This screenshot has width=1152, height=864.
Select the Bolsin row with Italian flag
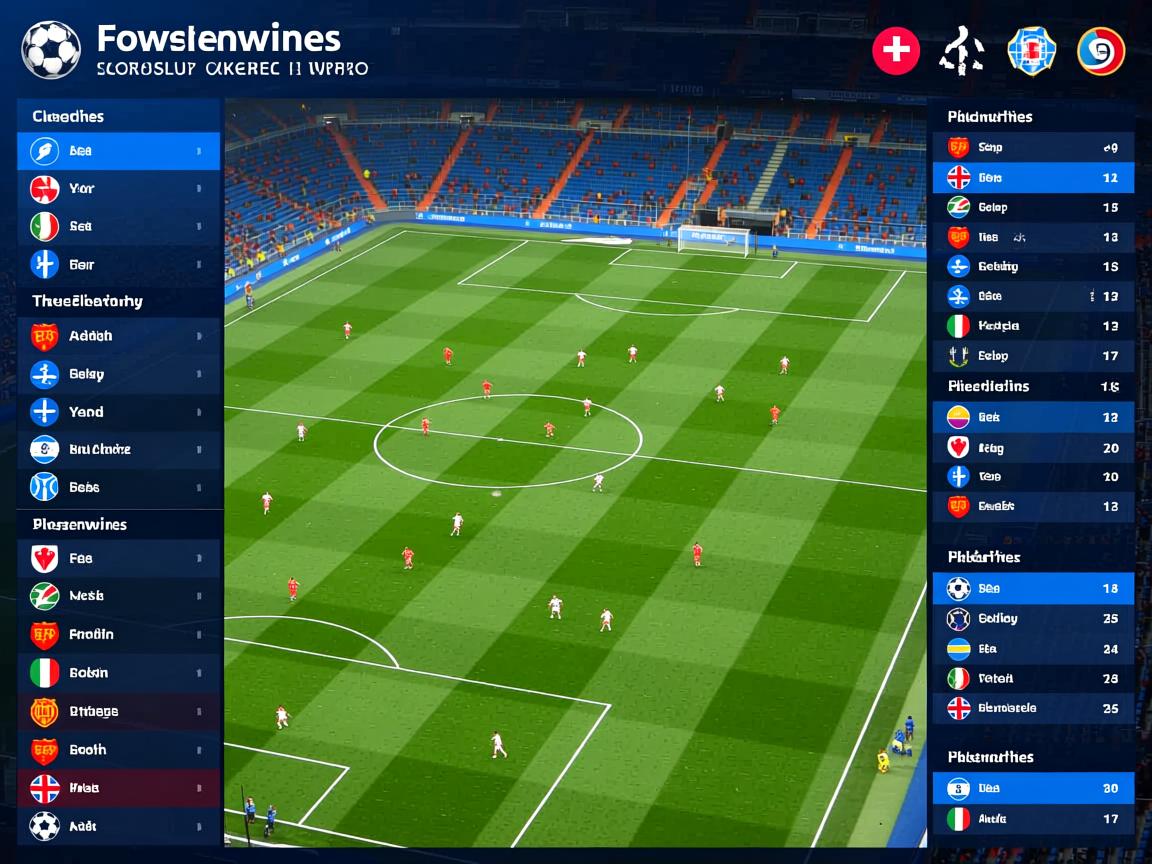(x=118, y=673)
